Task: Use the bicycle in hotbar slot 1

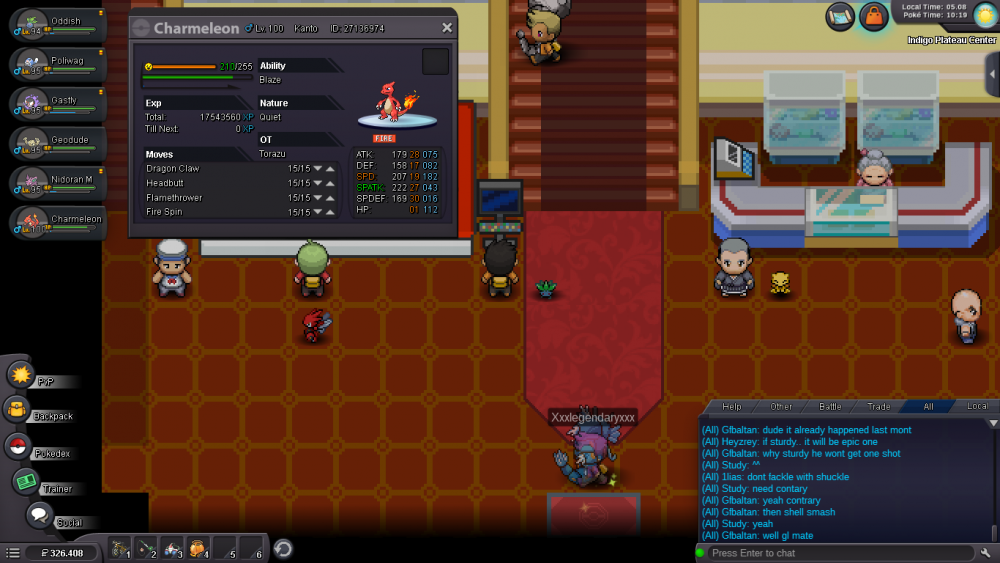Action: coord(120,548)
